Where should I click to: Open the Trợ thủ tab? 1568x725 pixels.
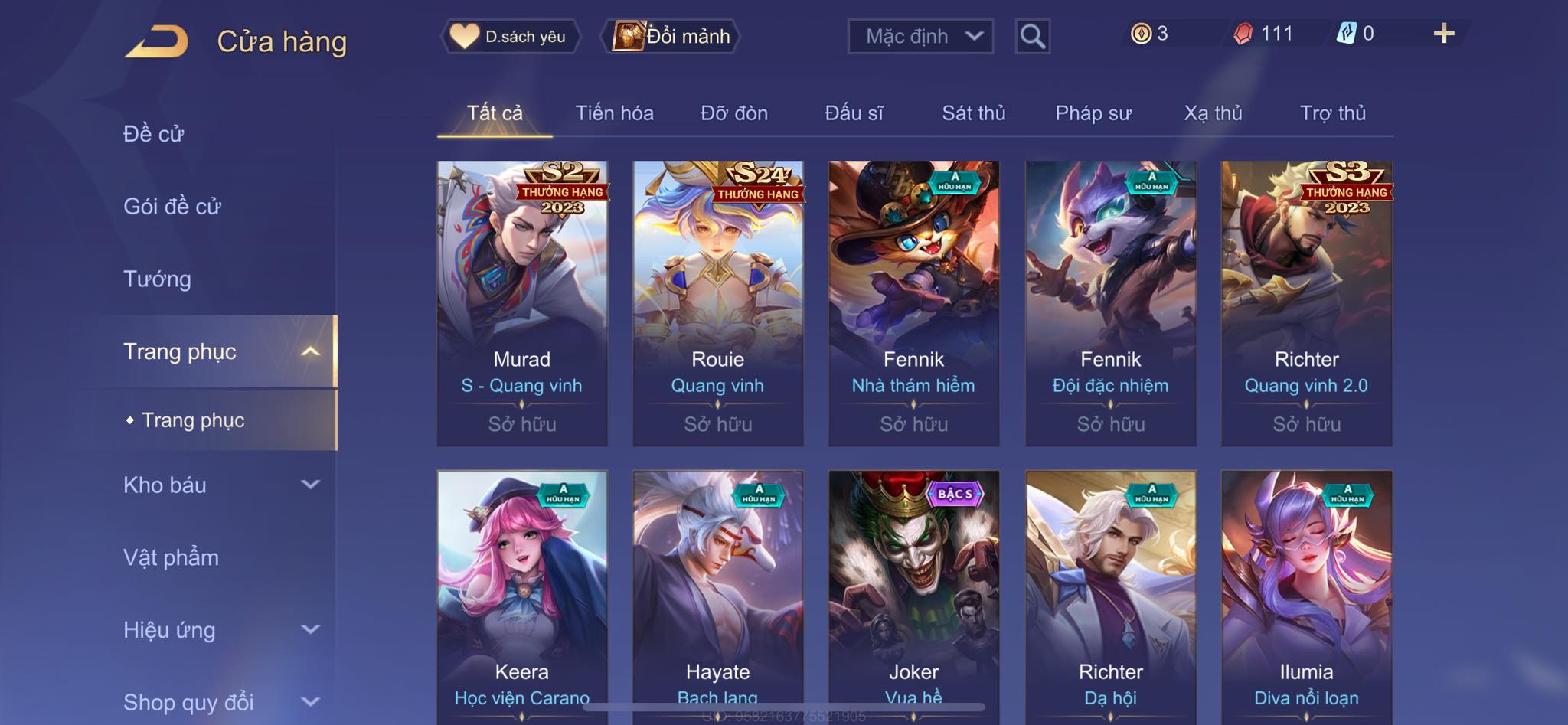pyautogui.click(x=1332, y=113)
